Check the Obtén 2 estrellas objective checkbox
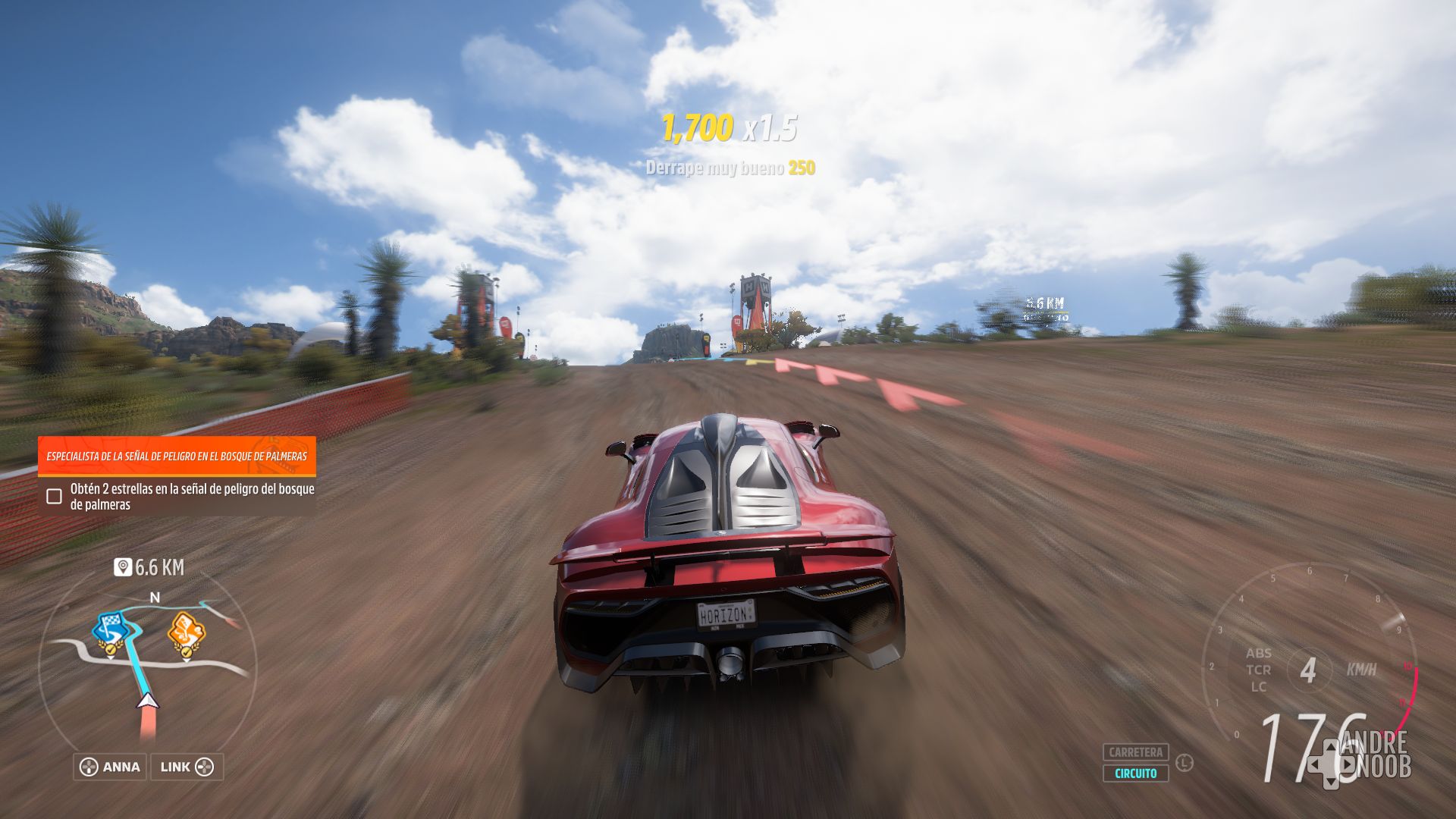 (53, 497)
